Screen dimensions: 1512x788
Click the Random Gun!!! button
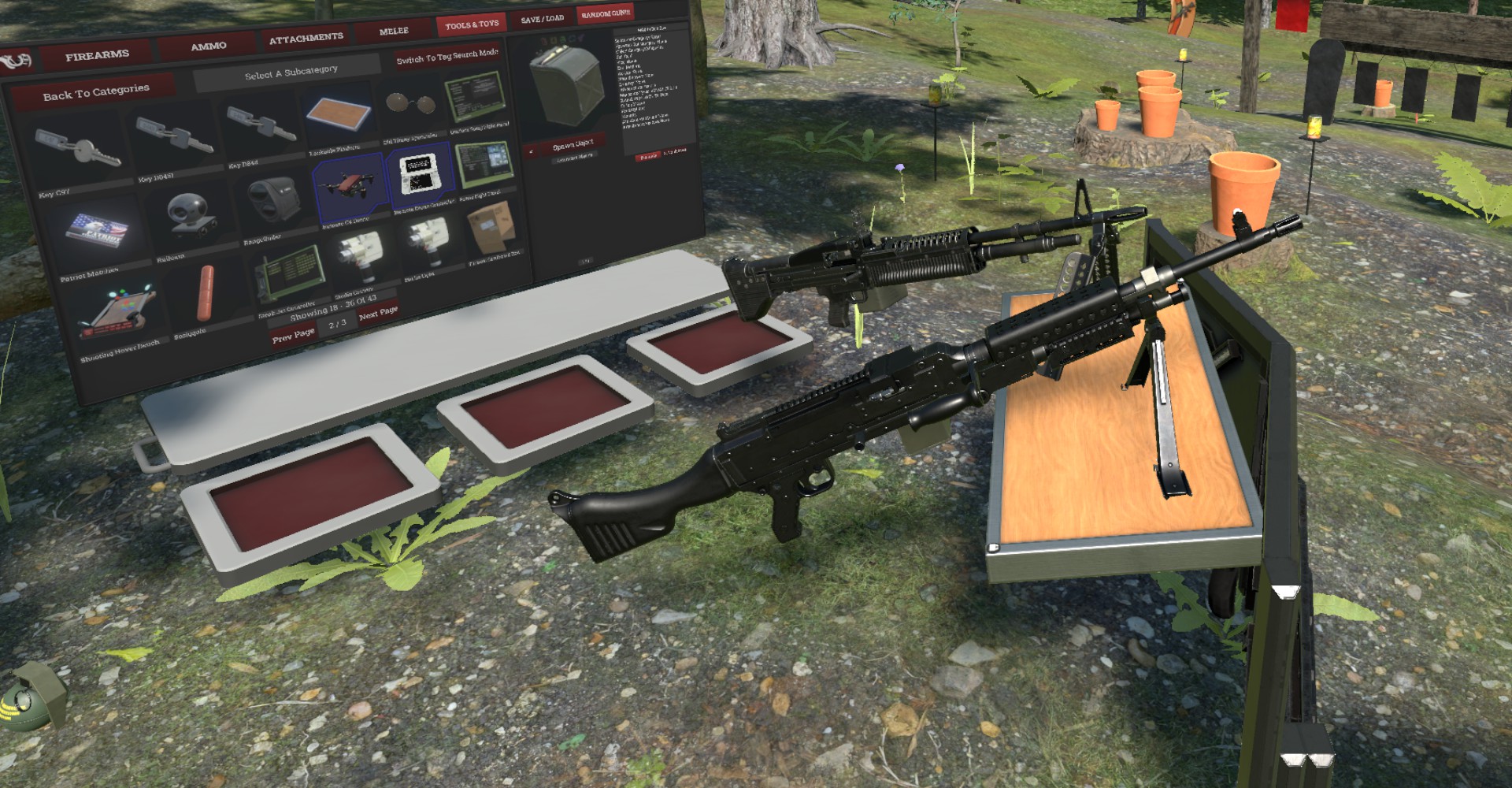point(606,14)
